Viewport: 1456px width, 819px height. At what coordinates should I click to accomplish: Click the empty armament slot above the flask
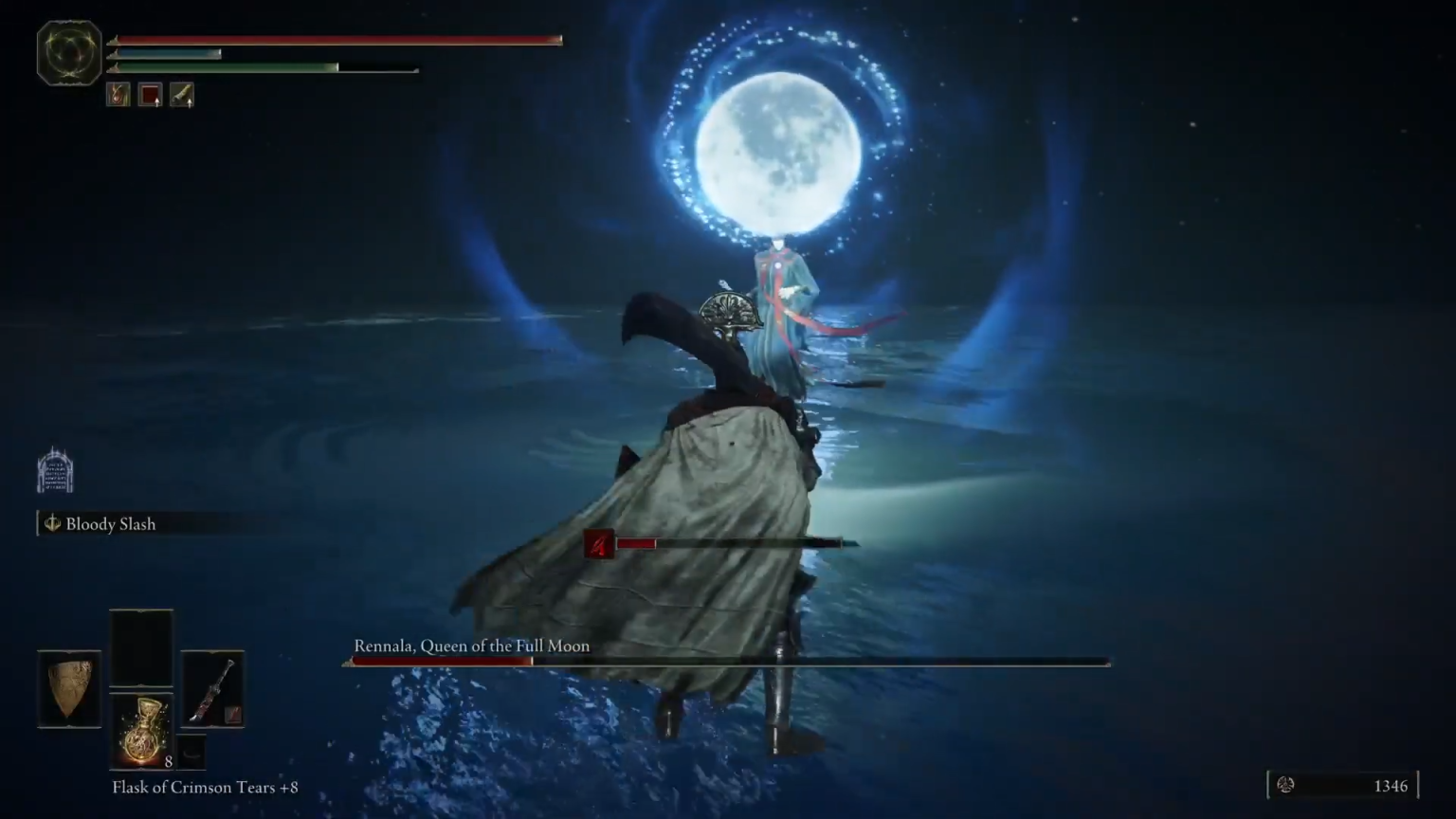coord(140,649)
